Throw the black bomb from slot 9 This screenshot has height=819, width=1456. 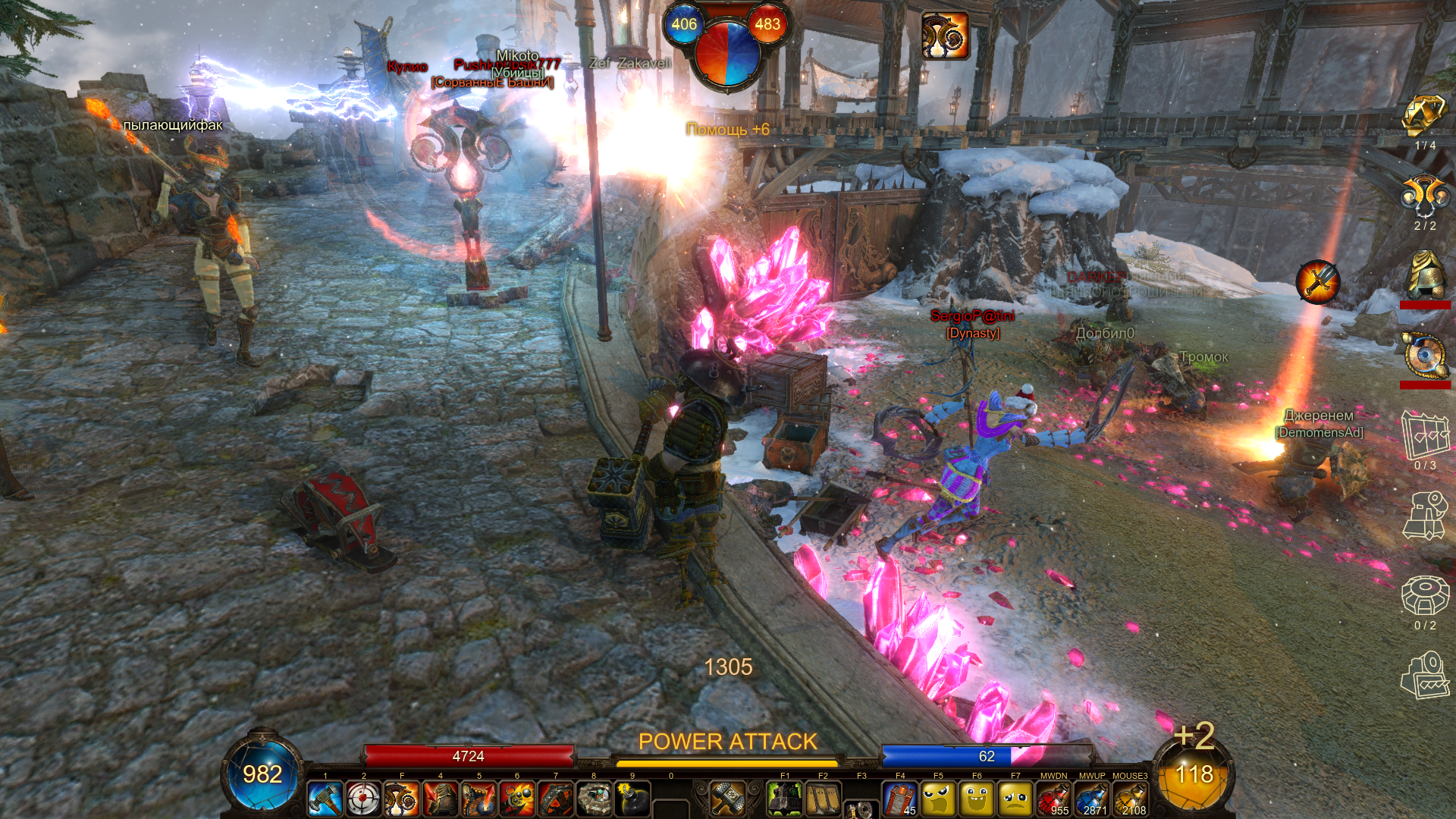click(x=632, y=799)
